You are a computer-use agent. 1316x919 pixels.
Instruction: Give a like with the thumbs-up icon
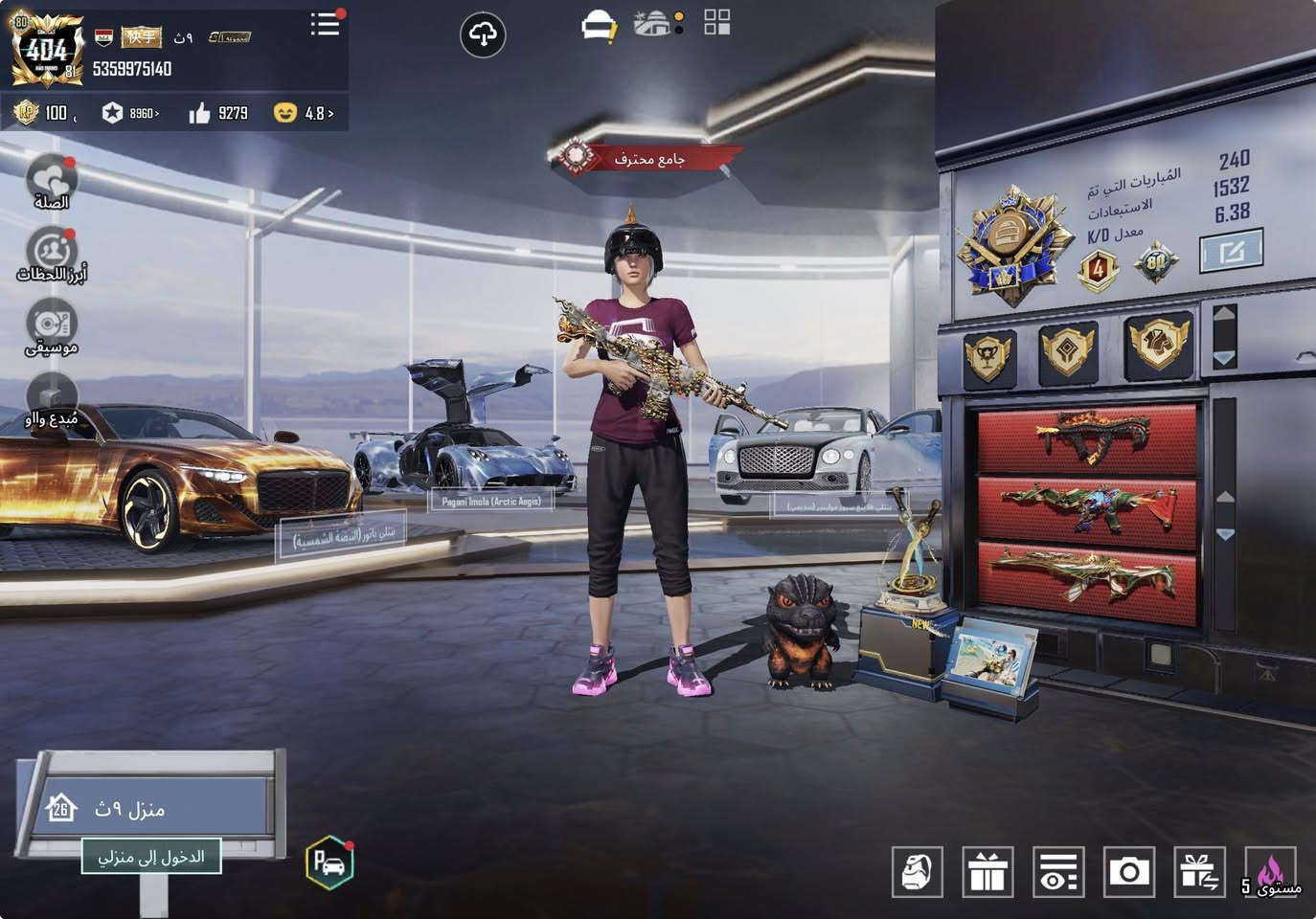pyautogui.click(x=200, y=113)
